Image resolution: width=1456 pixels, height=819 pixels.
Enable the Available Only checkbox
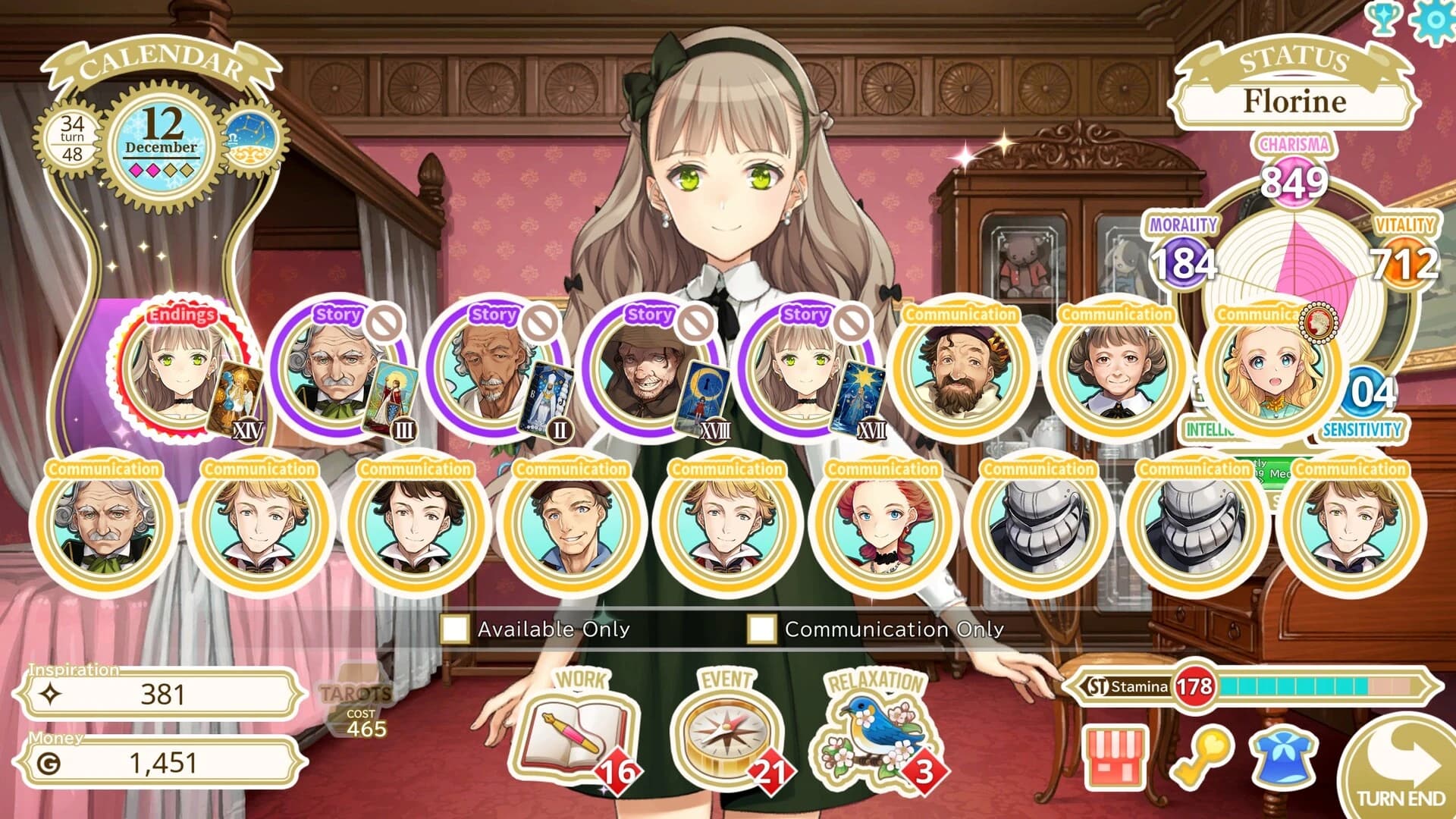click(x=456, y=629)
